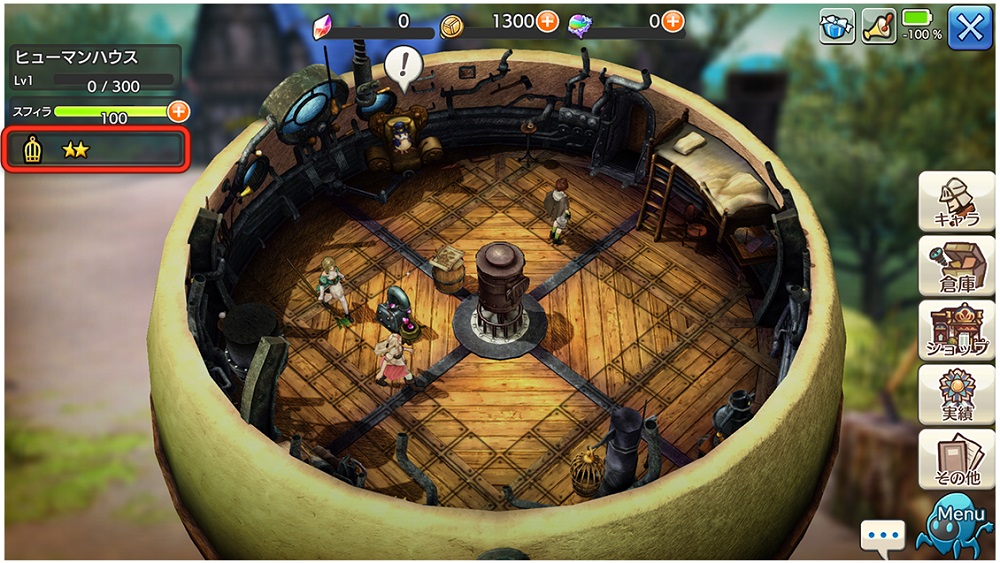
Task: Close the screen with the X button
Action: tap(969, 27)
